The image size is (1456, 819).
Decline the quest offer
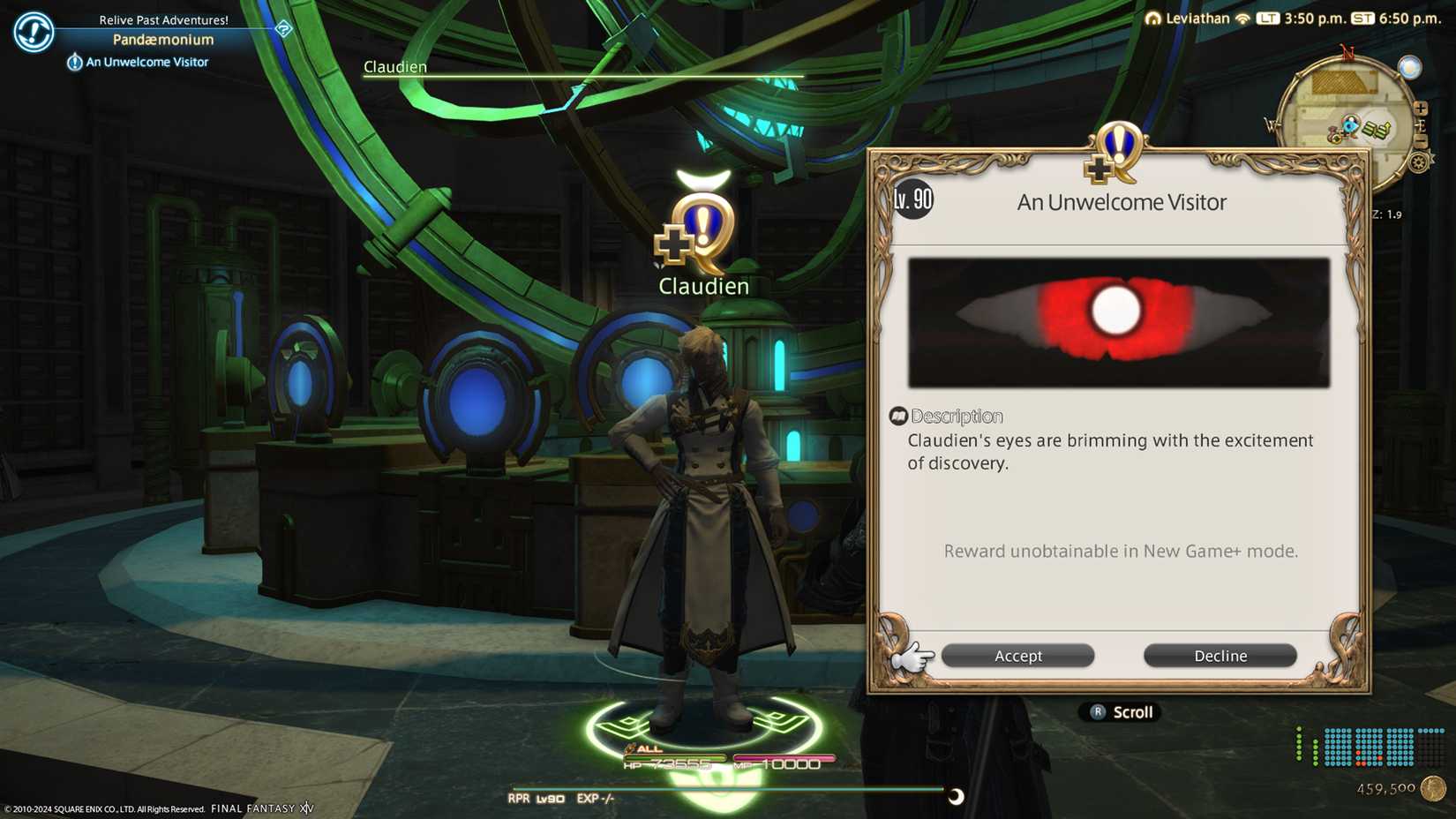tap(1220, 655)
